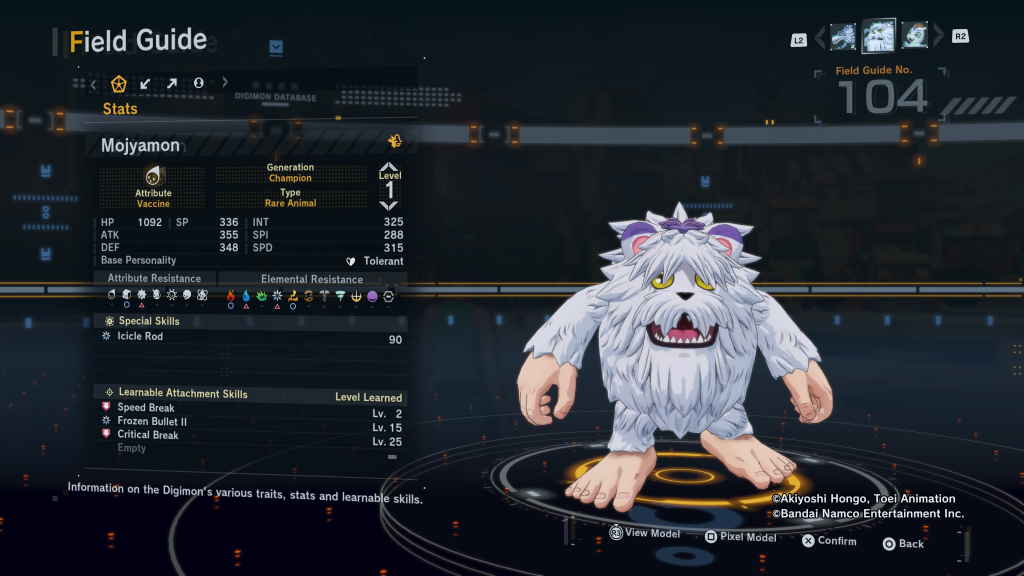The image size is (1024, 576).
Task: Choose the Gomamon thumbnail on the right
Action: [914, 37]
